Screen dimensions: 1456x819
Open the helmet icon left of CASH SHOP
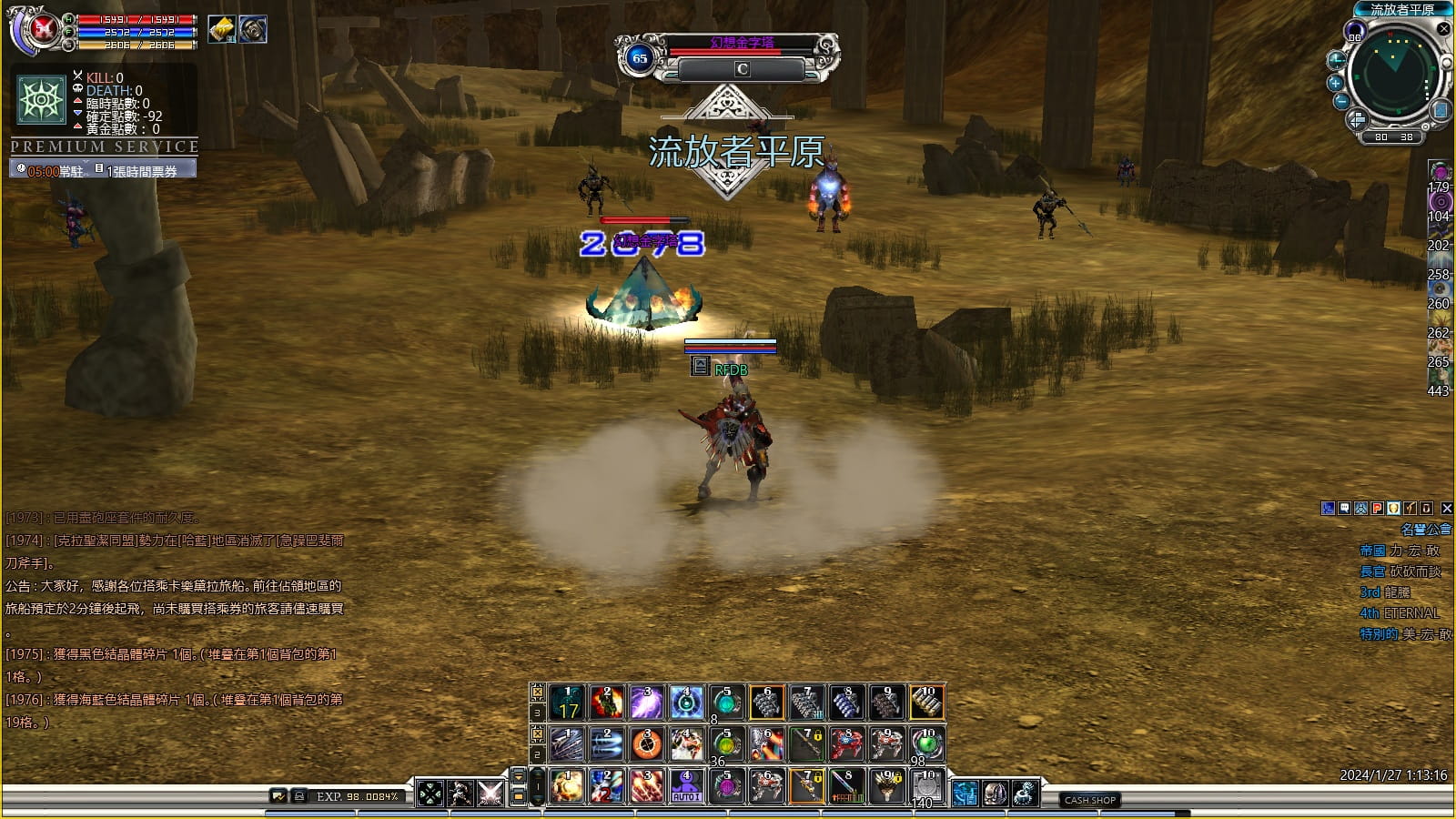tap(995, 794)
